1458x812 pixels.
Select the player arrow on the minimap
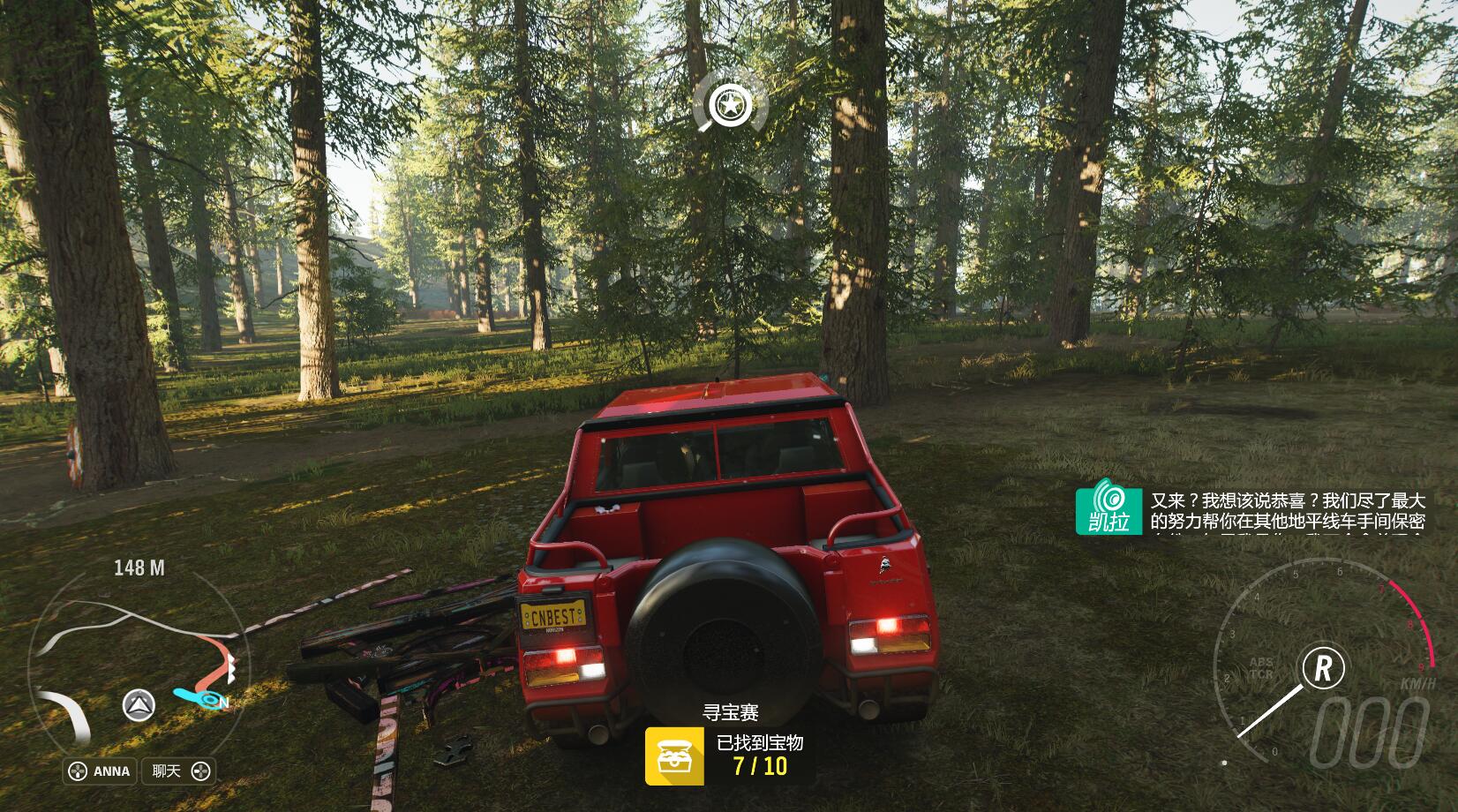[139, 704]
